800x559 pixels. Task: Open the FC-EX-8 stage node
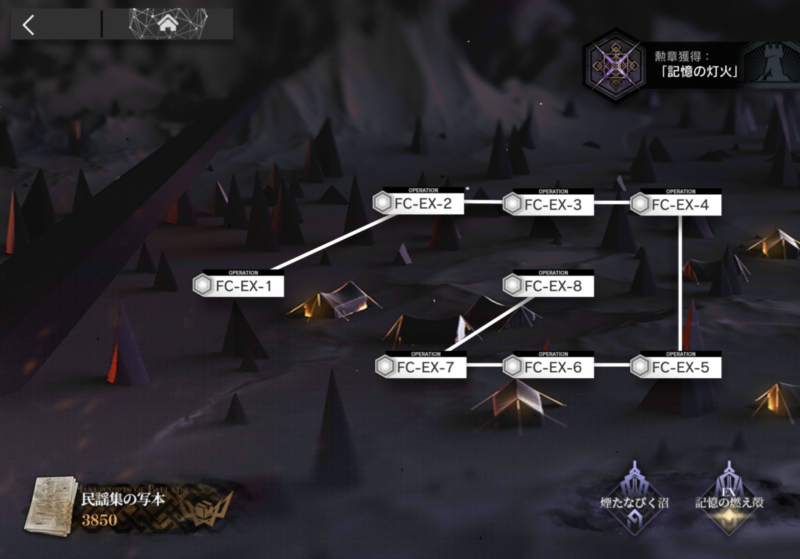pos(548,287)
